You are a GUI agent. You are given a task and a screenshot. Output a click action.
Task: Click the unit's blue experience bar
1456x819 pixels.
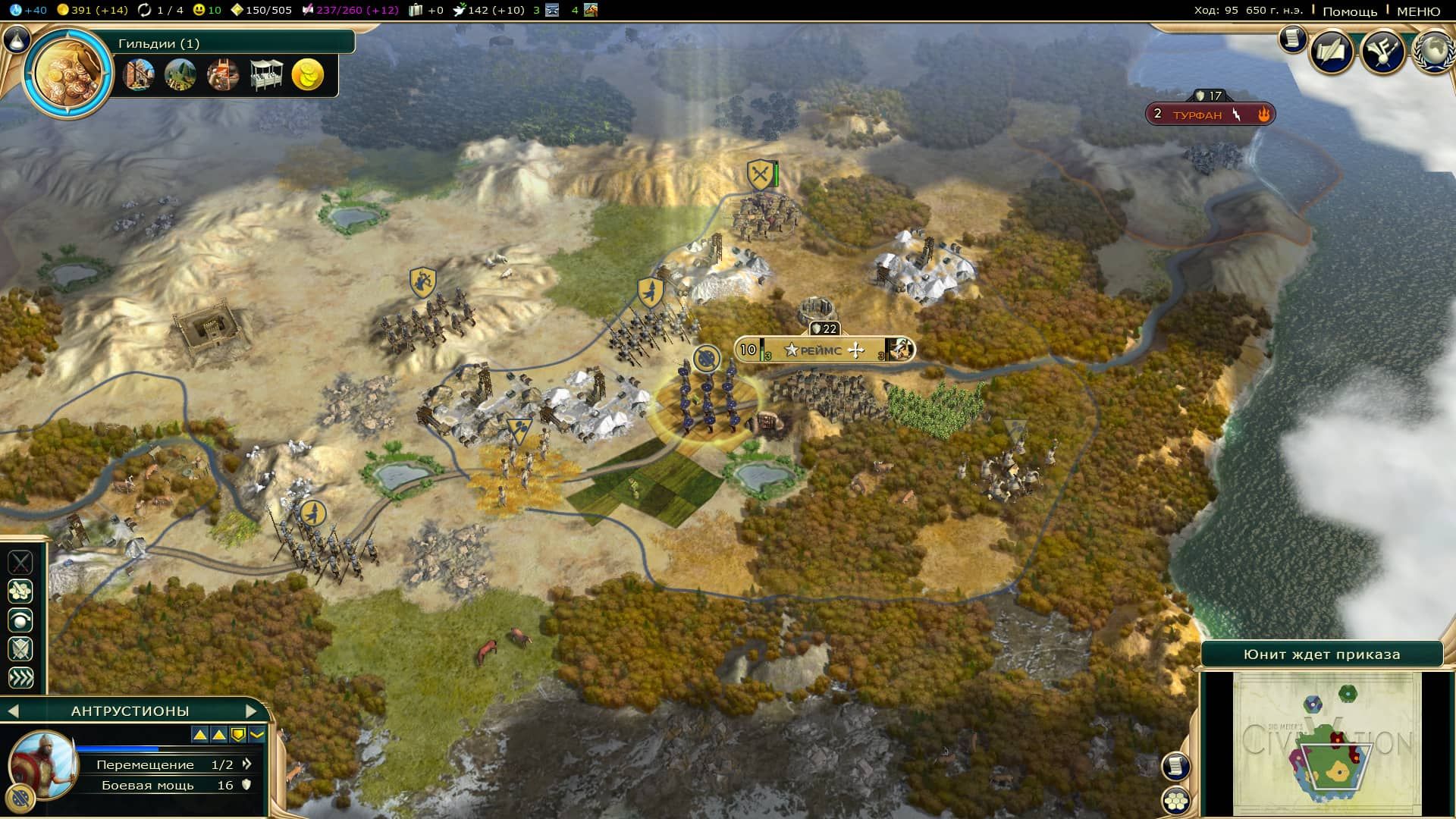coord(118,748)
